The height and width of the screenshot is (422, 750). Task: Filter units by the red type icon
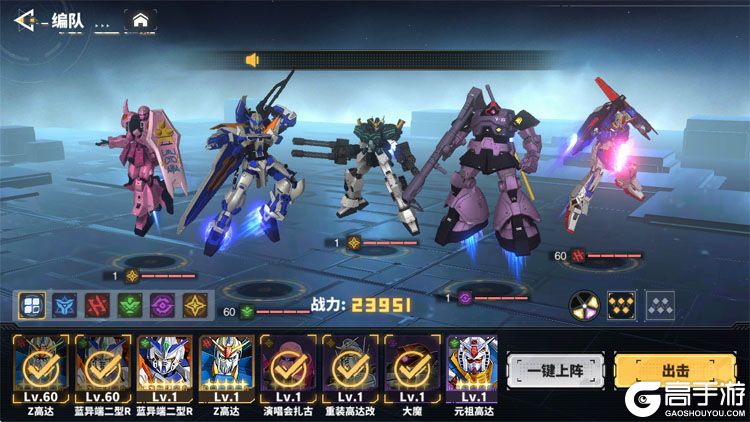click(x=96, y=306)
